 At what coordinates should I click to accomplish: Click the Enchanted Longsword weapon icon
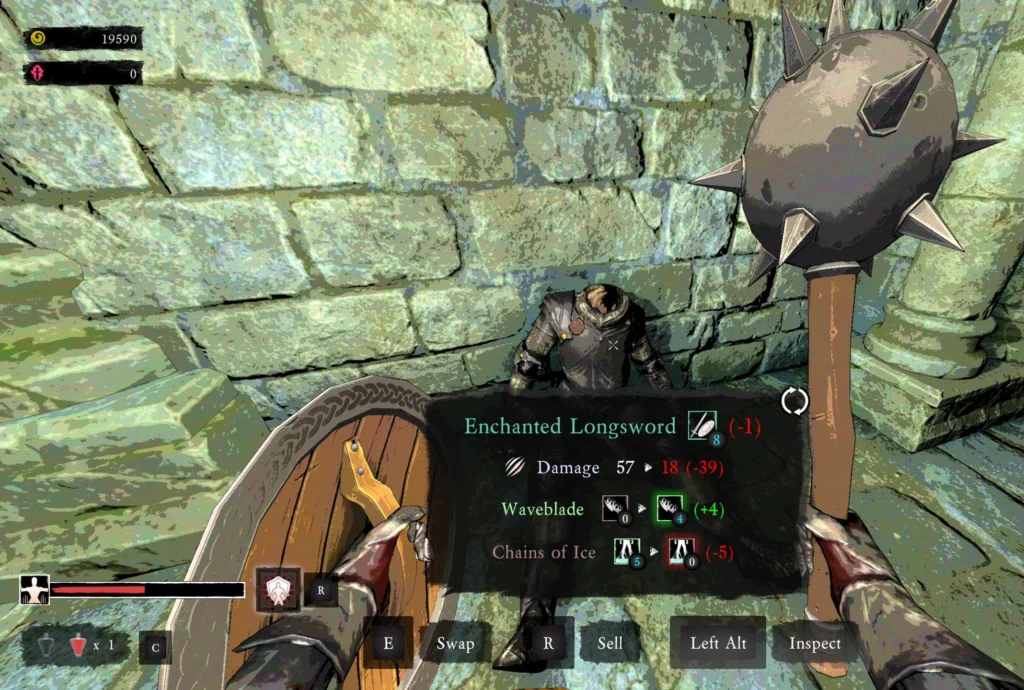point(702,426)
